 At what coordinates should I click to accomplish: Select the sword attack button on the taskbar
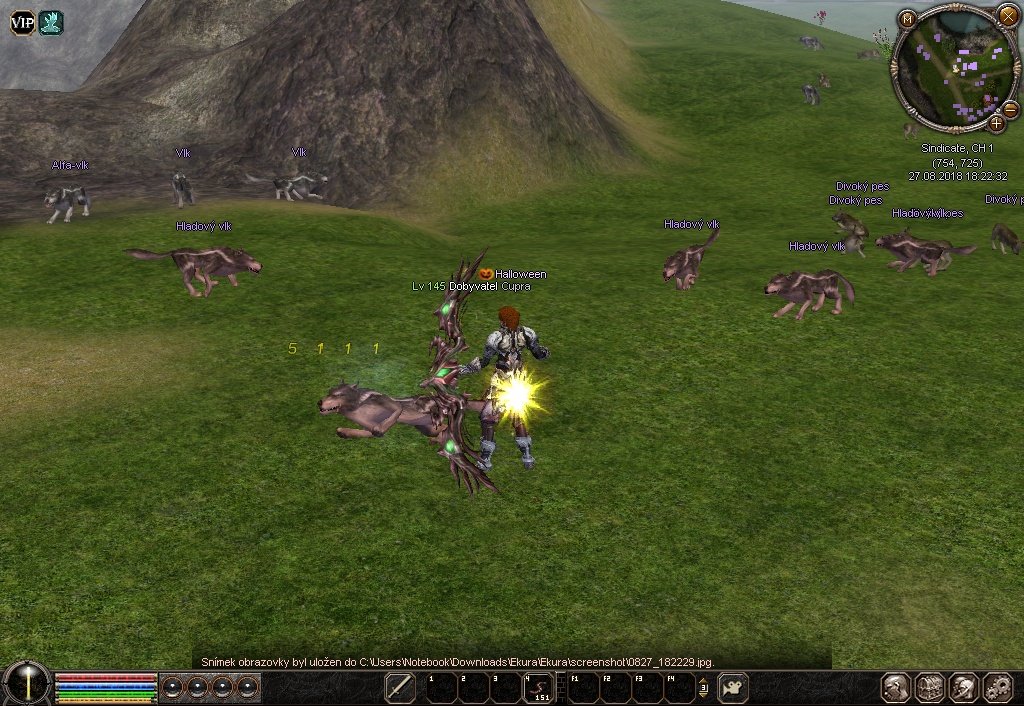click(x=400, y=687)
